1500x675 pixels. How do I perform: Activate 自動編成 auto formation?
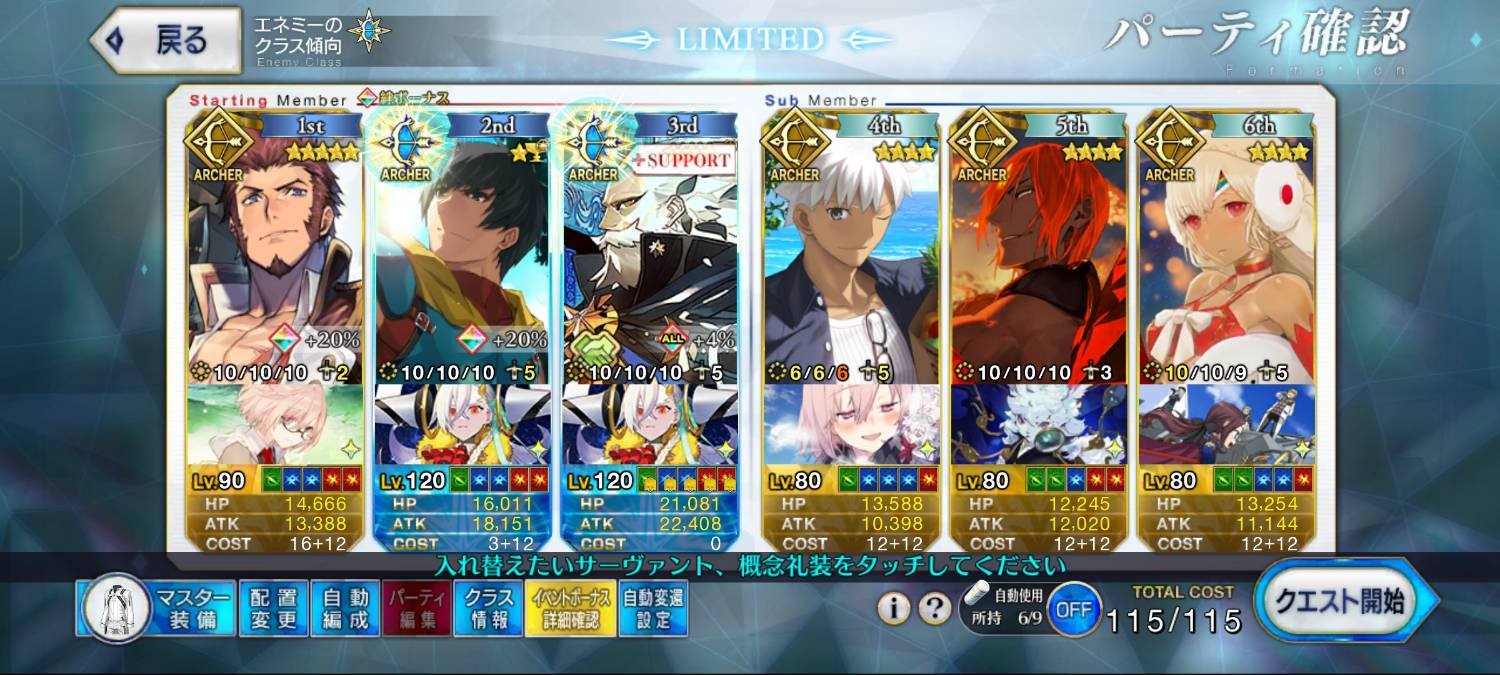[345, 608]
